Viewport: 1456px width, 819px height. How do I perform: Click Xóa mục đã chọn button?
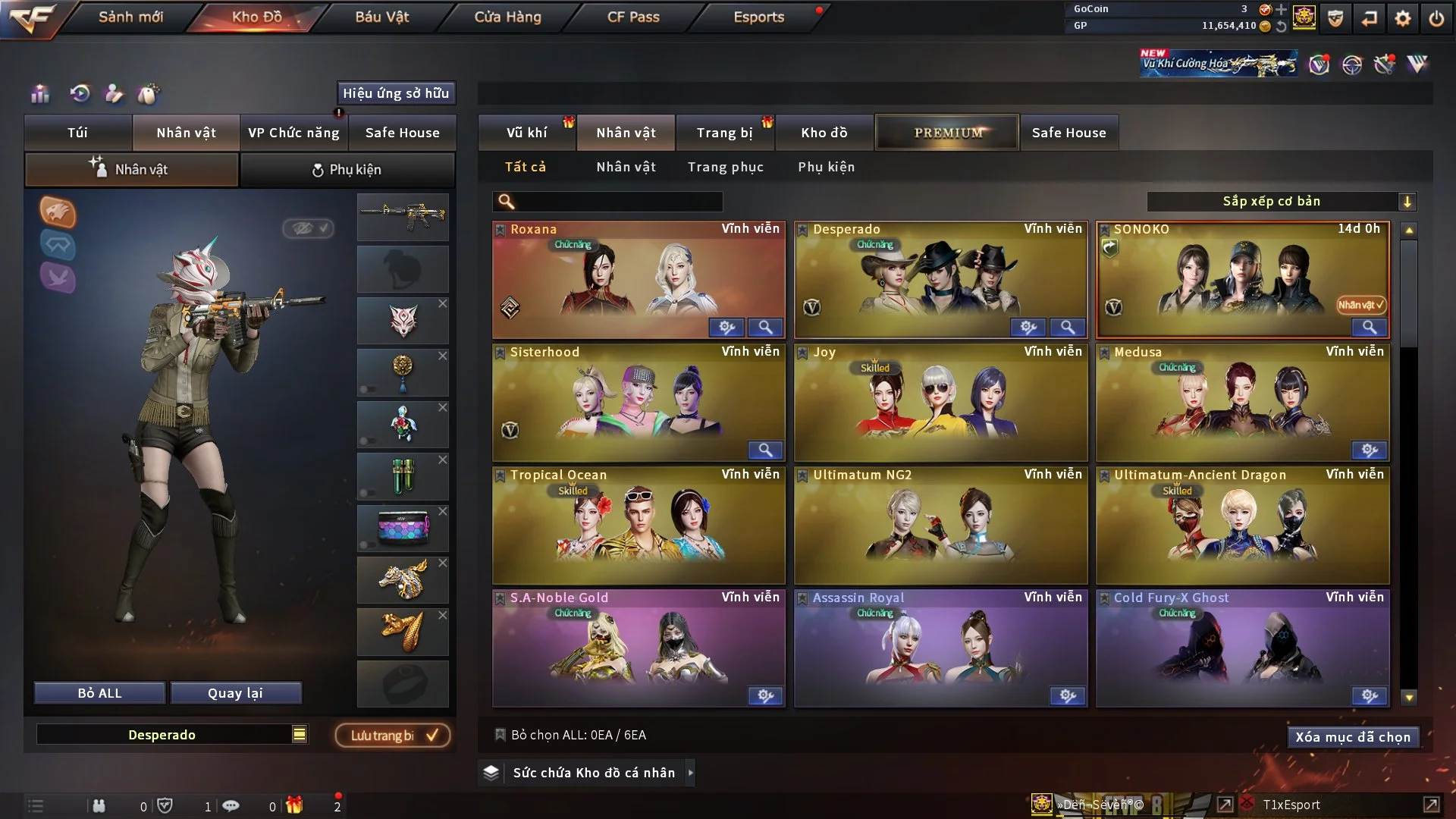pos(1352,737)
